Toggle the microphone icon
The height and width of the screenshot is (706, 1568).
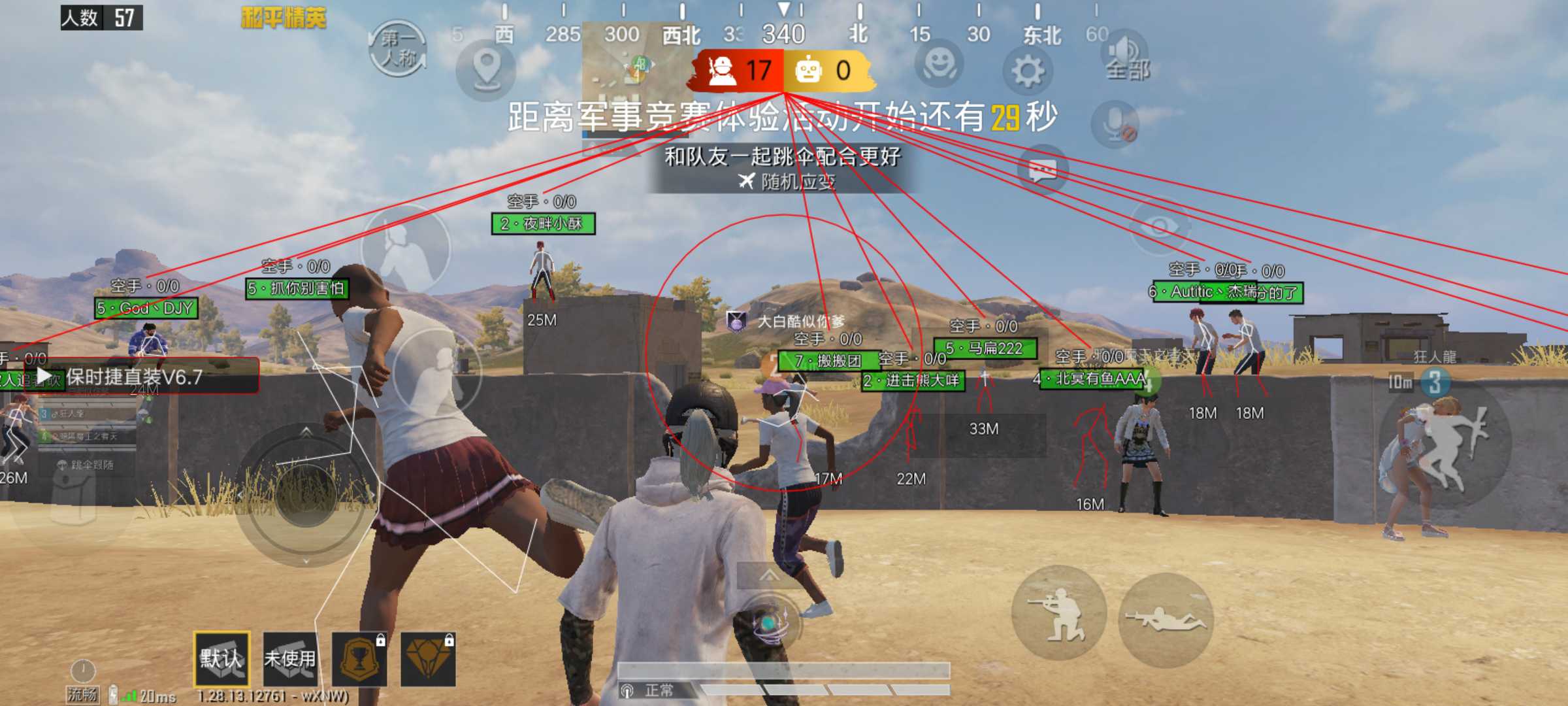1115,124
